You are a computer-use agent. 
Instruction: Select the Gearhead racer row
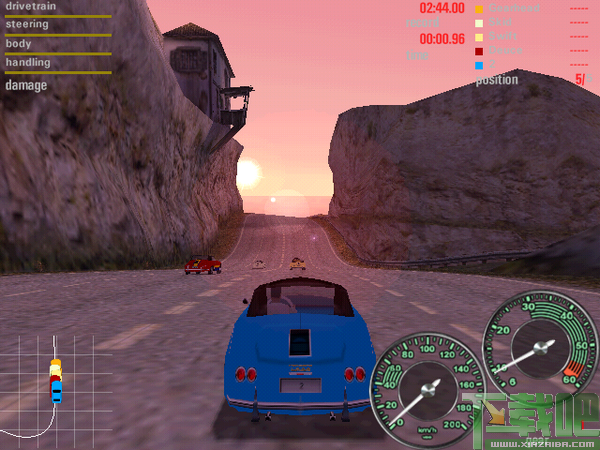[x=513, y=9]
